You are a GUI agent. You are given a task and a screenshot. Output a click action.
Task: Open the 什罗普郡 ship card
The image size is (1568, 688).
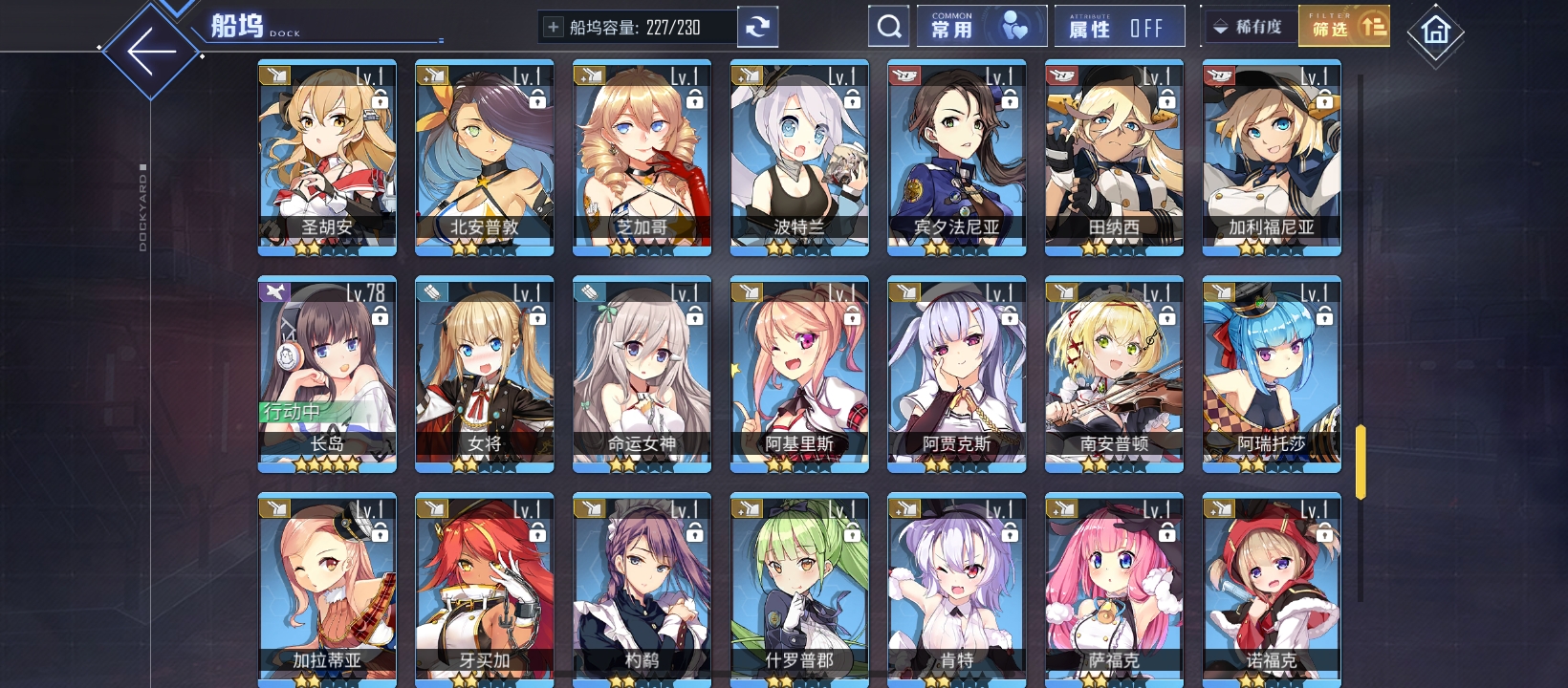click(799, 588)
